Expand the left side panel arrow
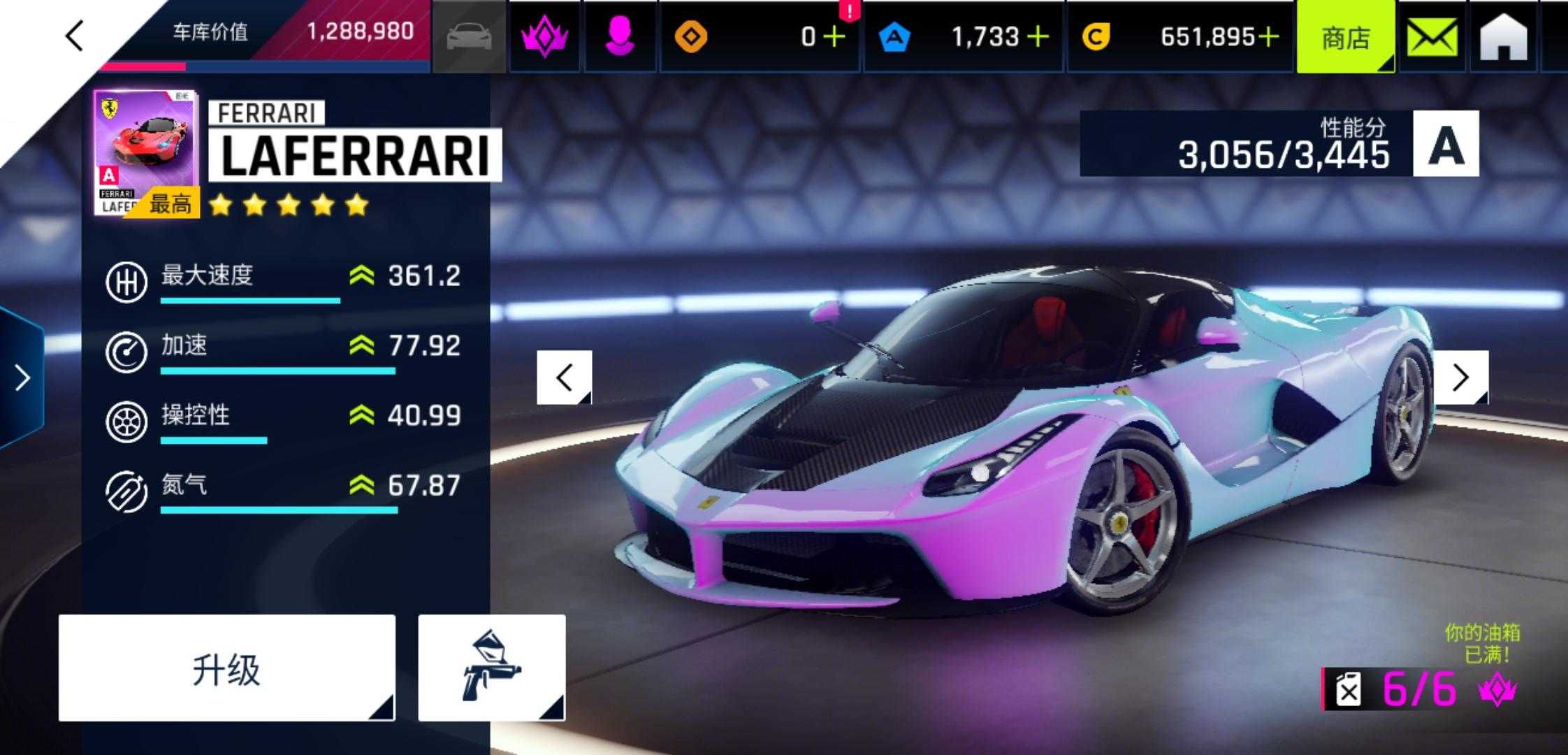Viewport: 1568px width, 755px height. 22,377
